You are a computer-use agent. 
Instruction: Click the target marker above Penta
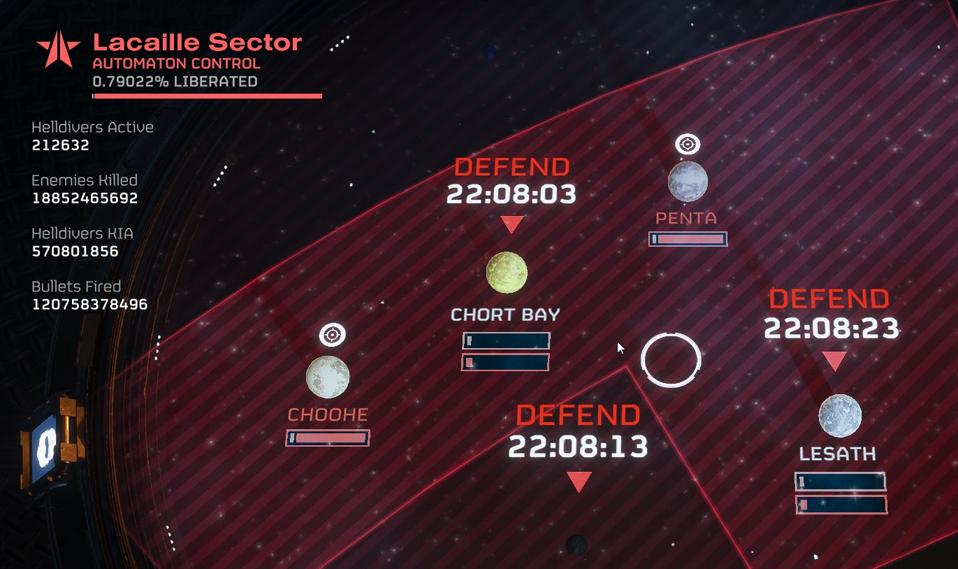pos(687,145)
